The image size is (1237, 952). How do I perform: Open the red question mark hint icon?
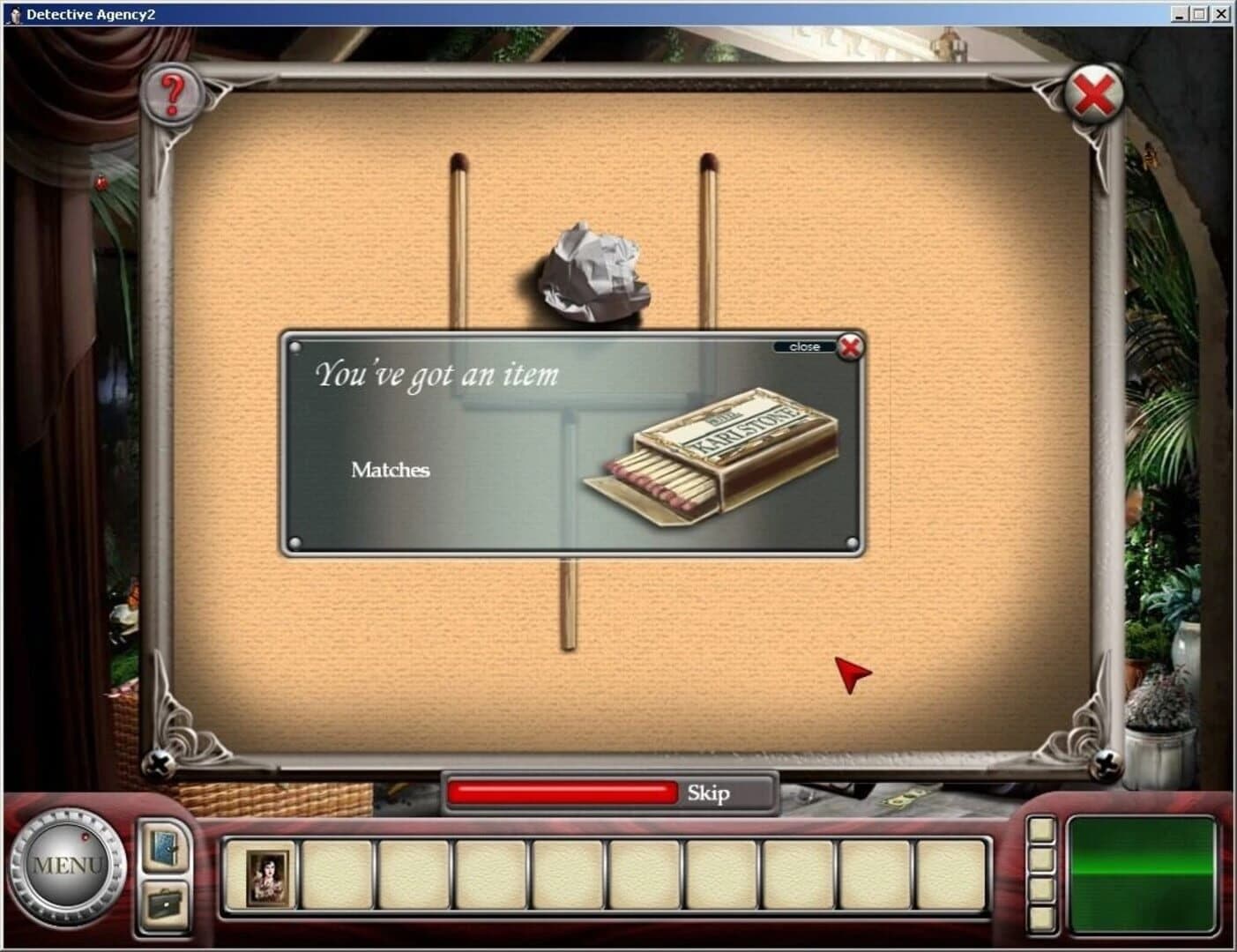[173, 91]
